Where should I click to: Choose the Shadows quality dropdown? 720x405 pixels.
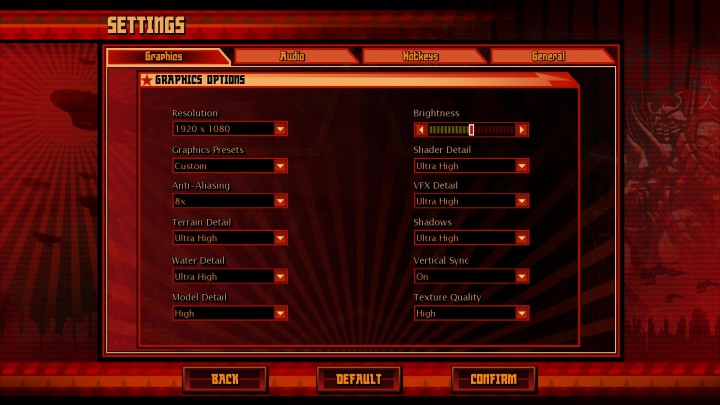471,238
